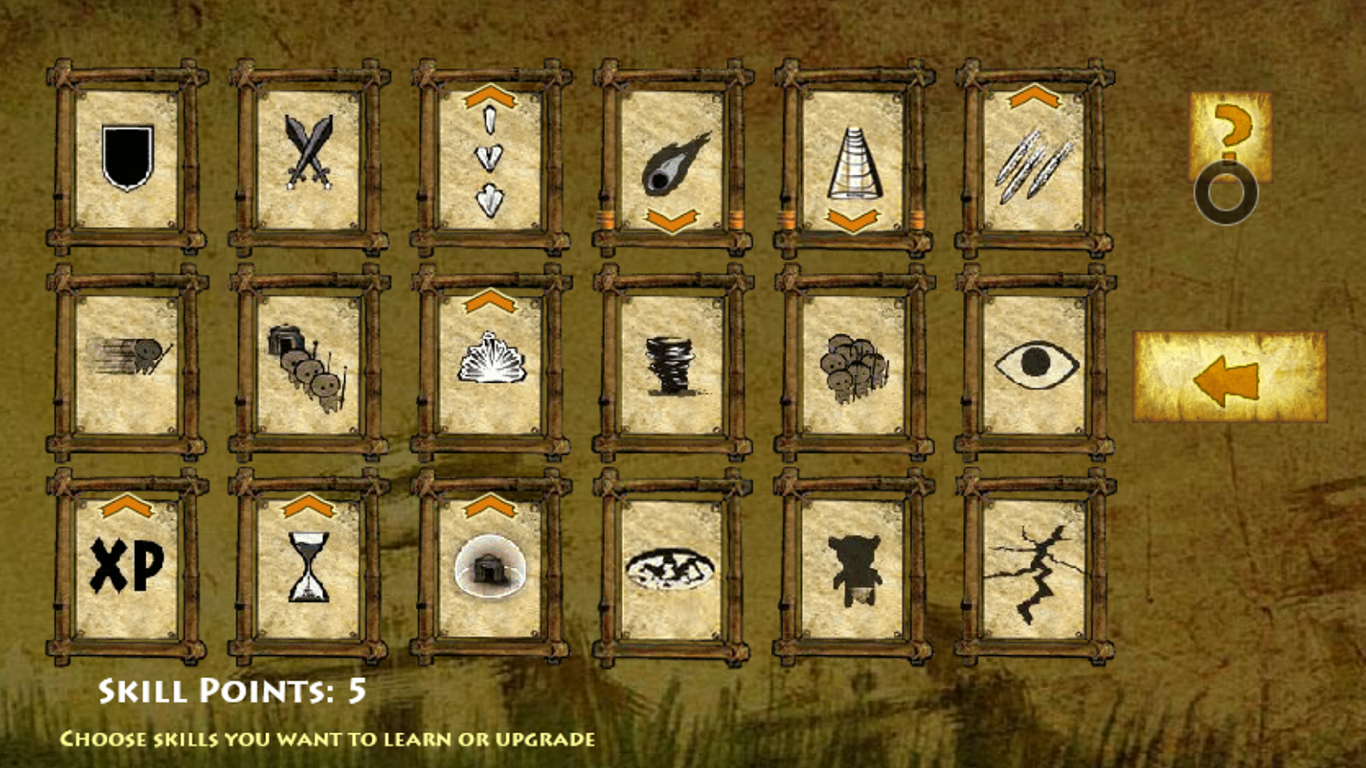
Task: Select the hut in dome shield skill
Action: pyautogui.click(x=490, y=567)
